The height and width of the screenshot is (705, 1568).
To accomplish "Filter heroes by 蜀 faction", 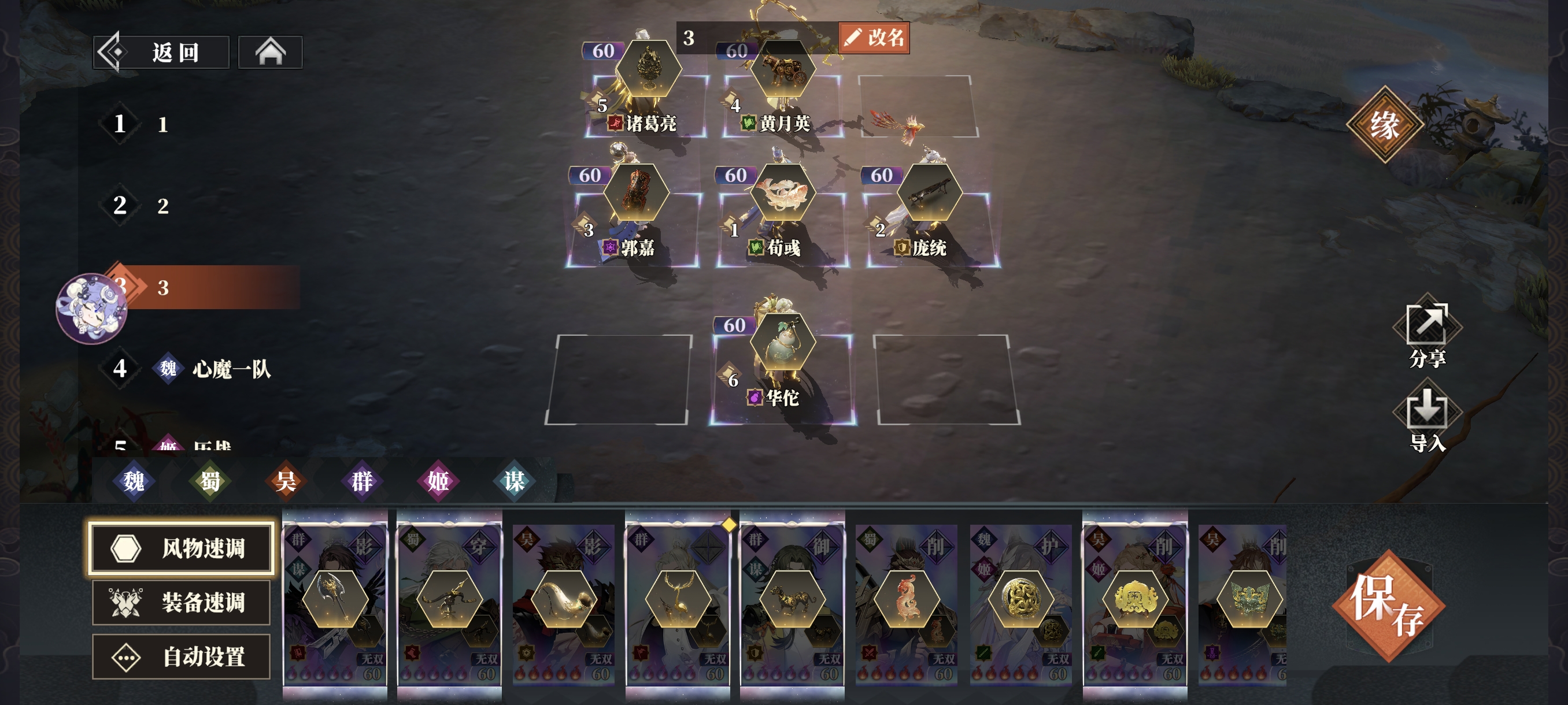I will coord(210,481).
